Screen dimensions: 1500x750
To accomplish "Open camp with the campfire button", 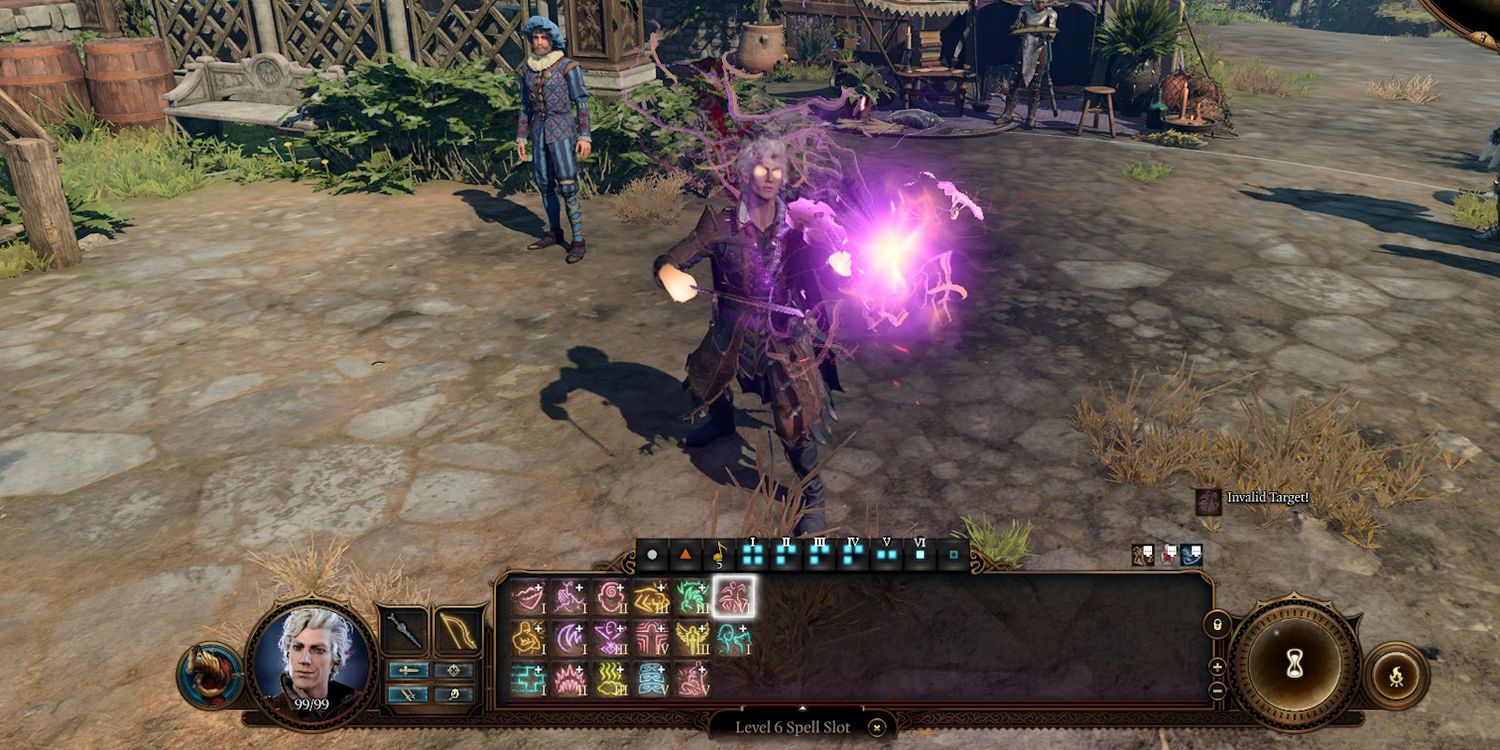I will pyautogui.click(x=1395, y=677).
